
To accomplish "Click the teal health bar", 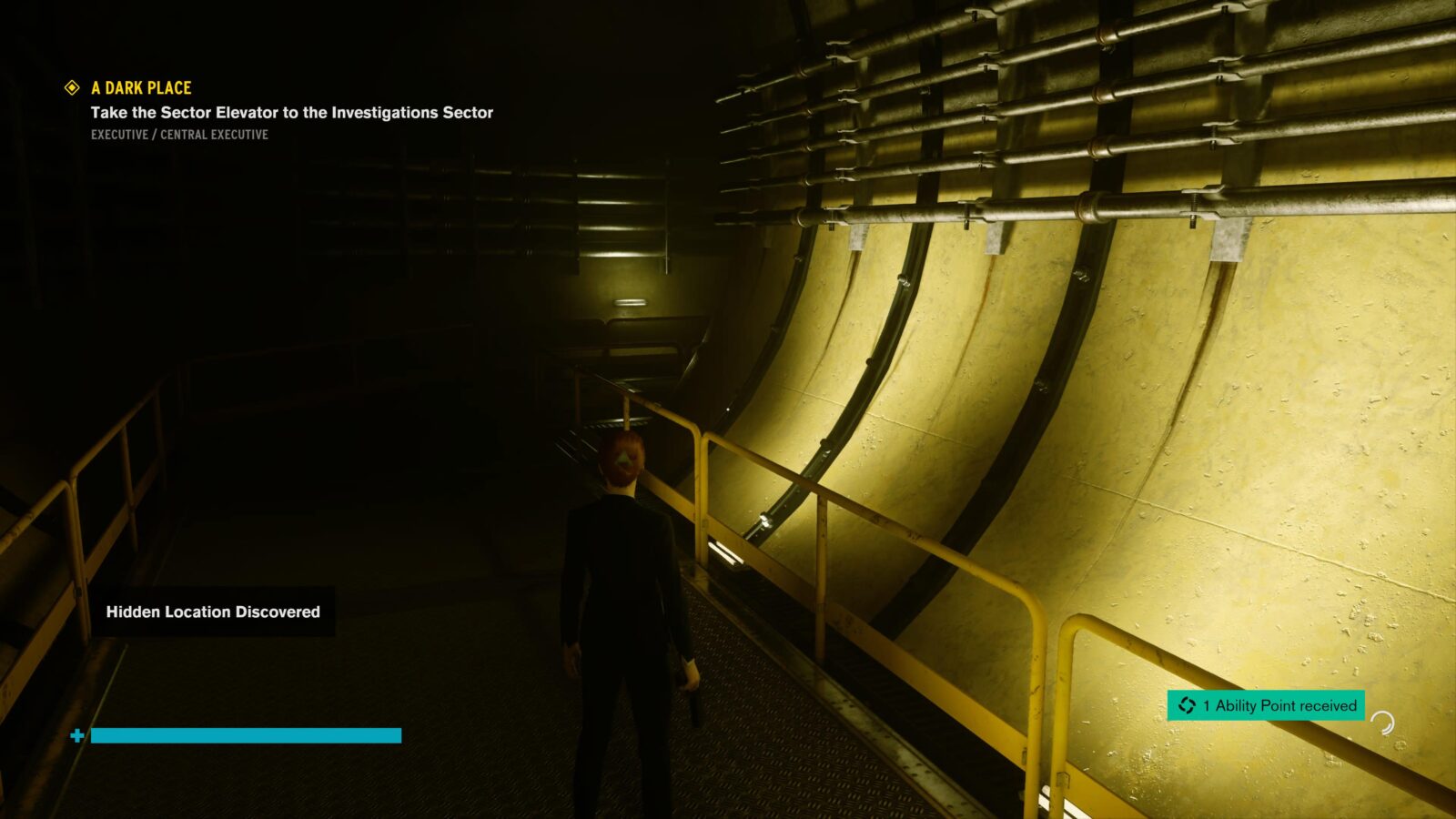I will tap(246, 734).
